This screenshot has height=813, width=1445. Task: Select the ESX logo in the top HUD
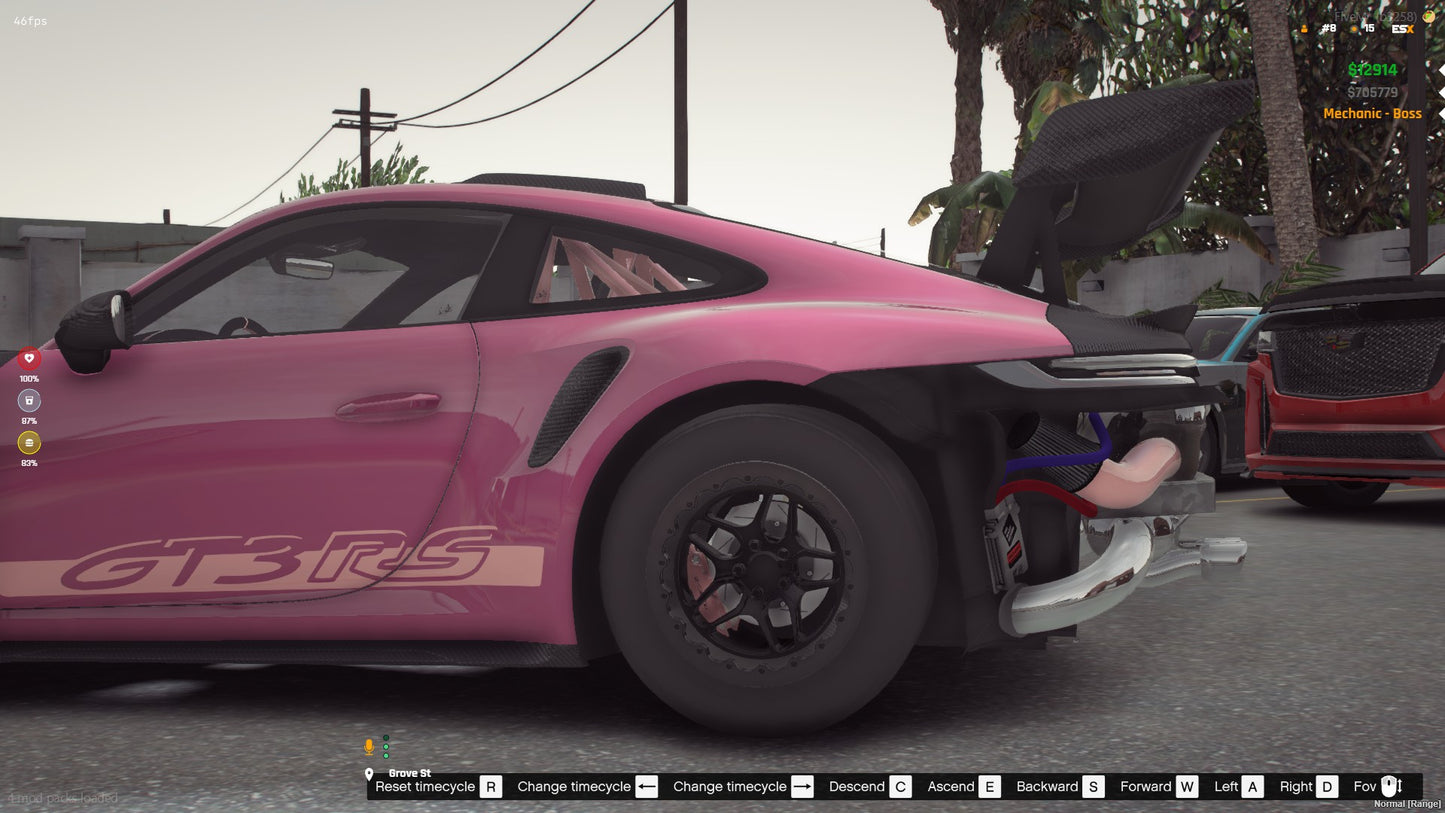point(1400,29)
